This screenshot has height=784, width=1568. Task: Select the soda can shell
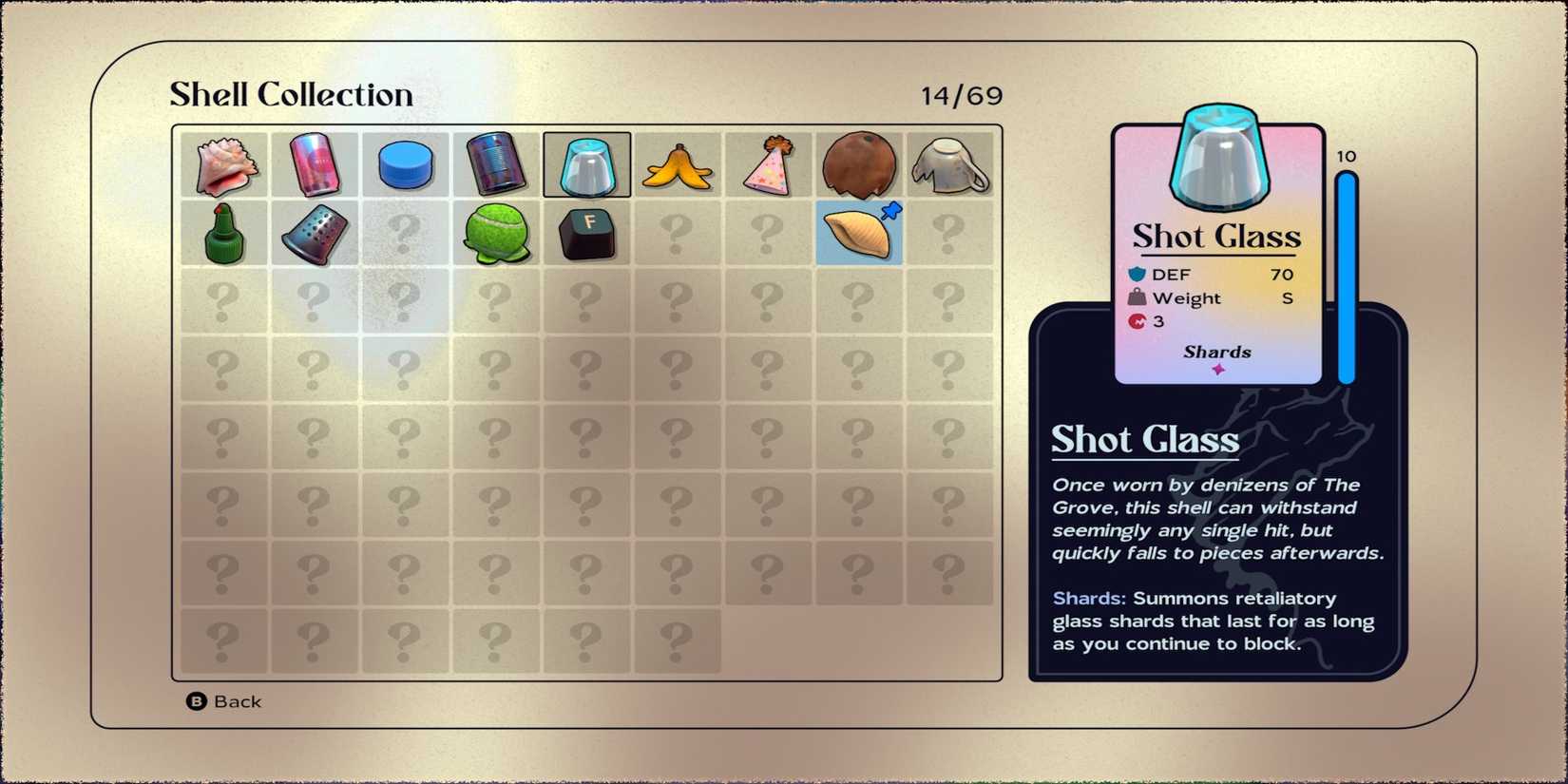point(315,164)
